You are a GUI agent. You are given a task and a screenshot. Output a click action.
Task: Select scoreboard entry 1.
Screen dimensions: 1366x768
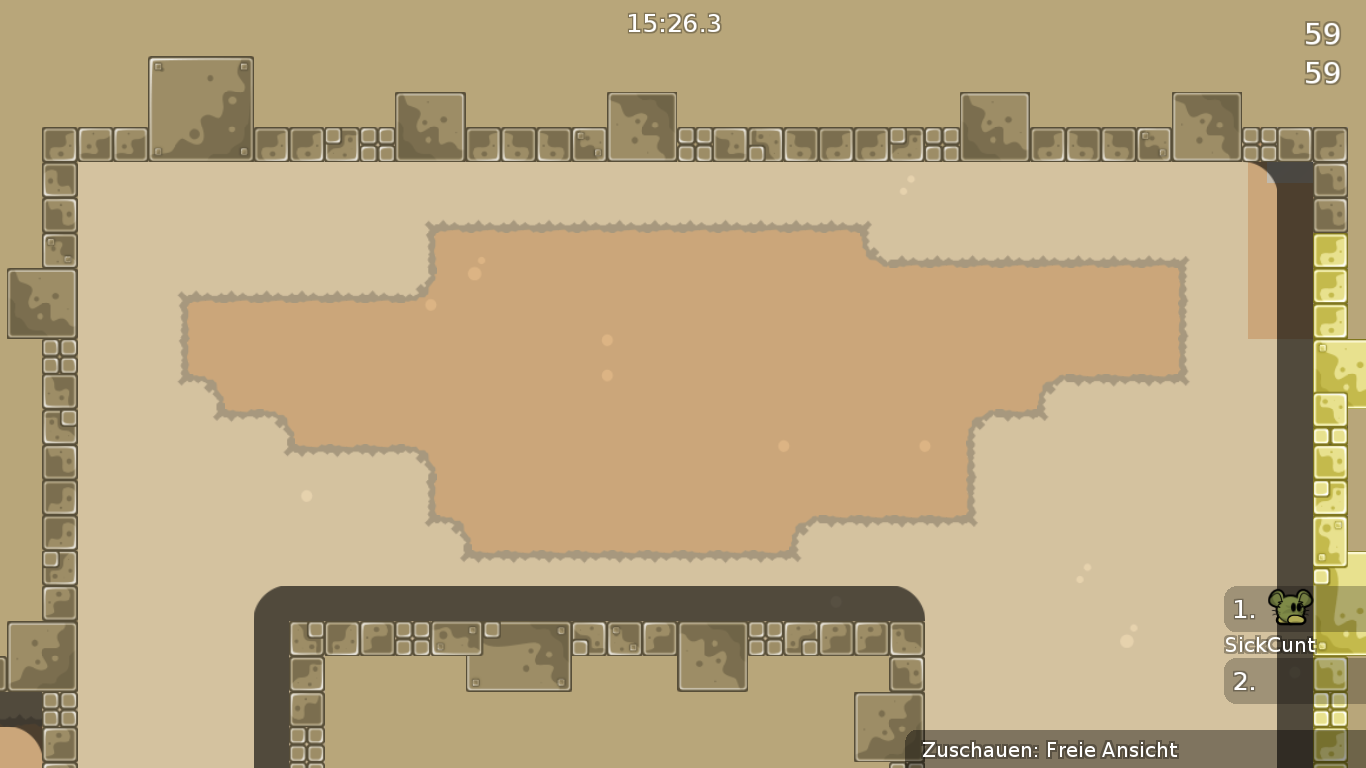[1242, 609]
